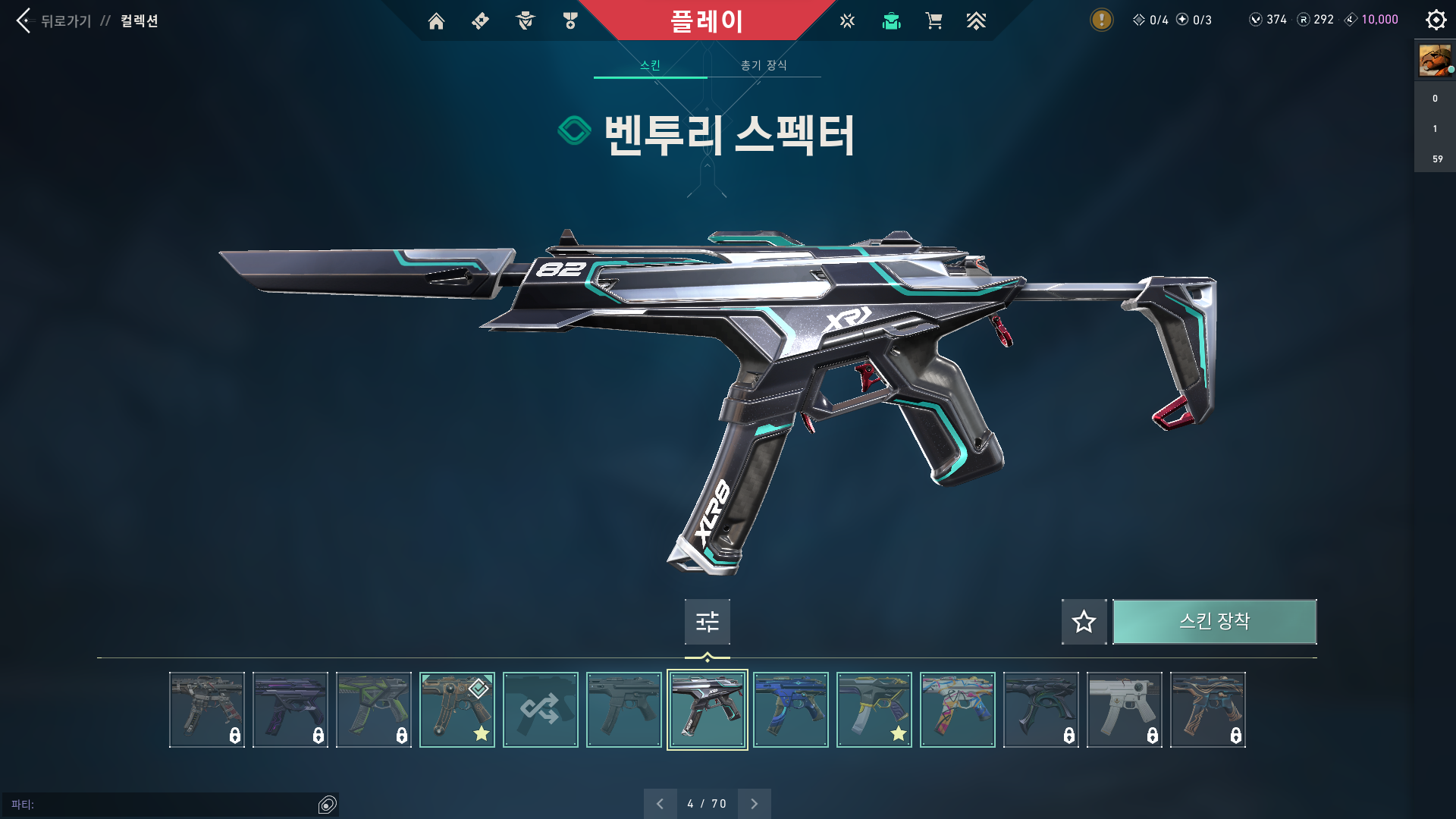Viewport: 1456px width, 819px height.
Task: Select the 스킨 tab
Action: (650, 65)
